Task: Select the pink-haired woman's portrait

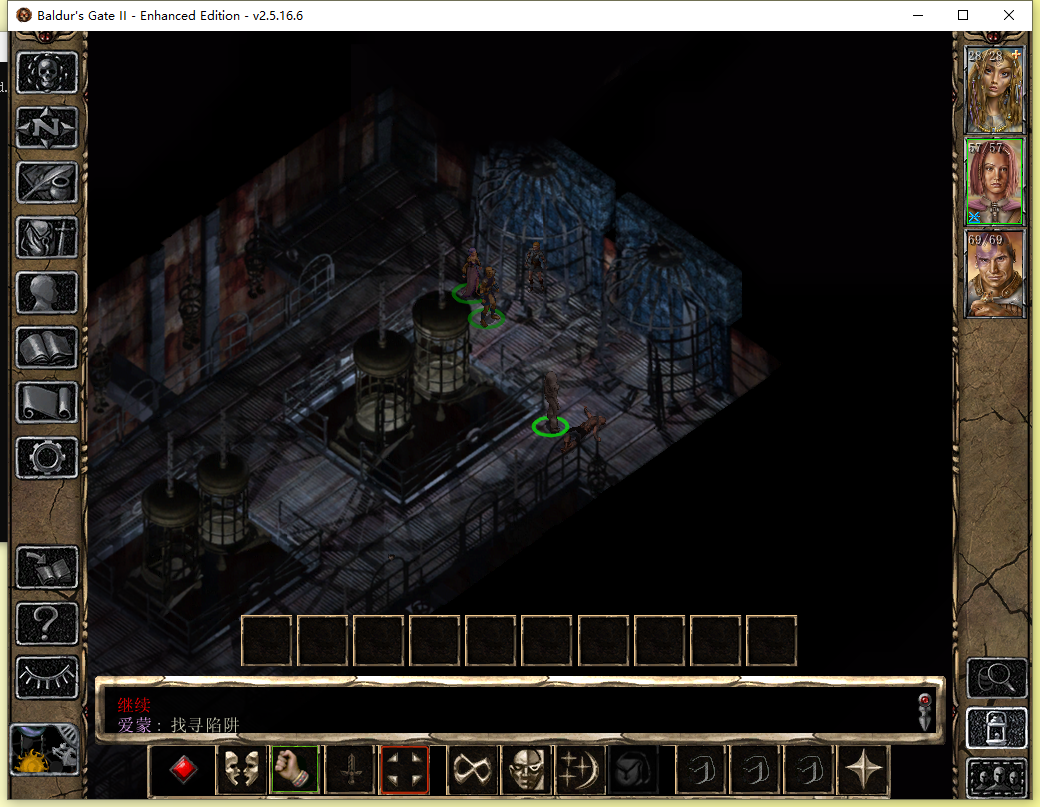Action: coord(994,181)
